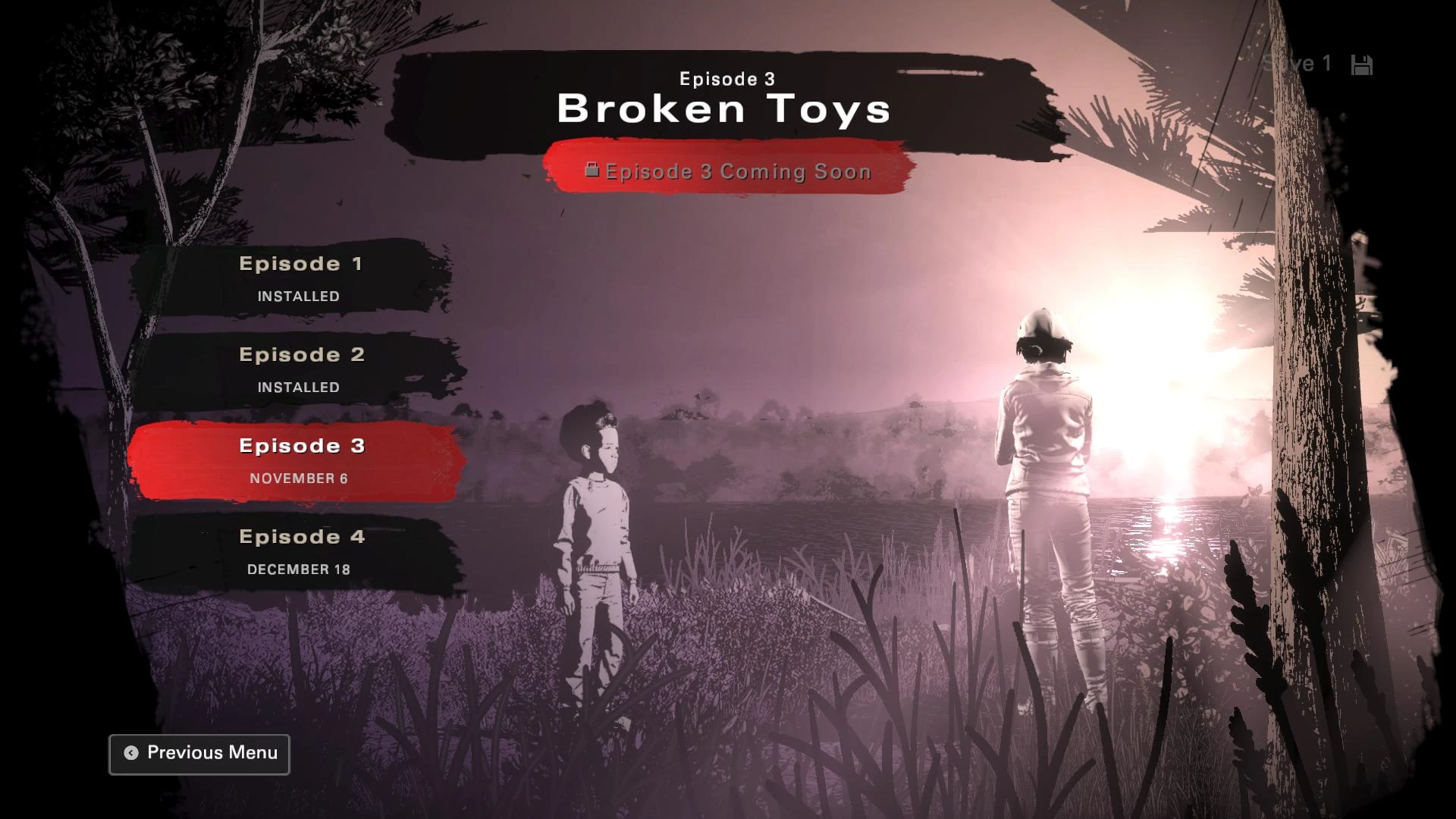Click the lock icon on the Coming Soon banner
The height and width of the screenshot is (819, 1456).
(x=591, y=171)
